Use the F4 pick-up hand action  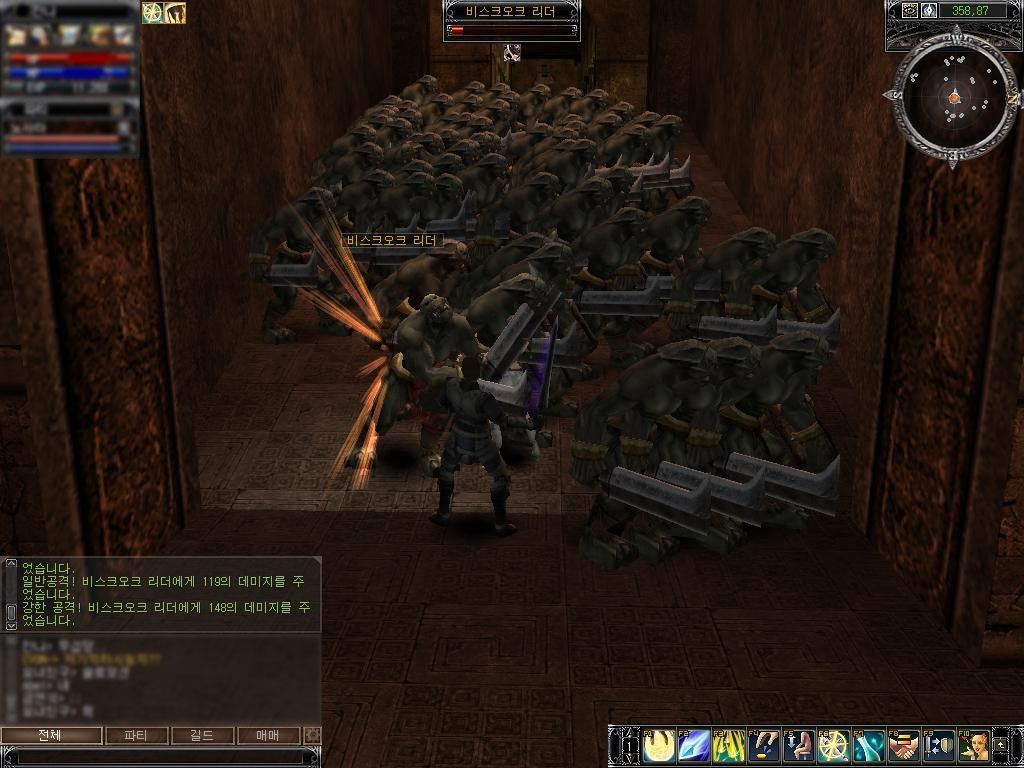(x=764, y=745)
